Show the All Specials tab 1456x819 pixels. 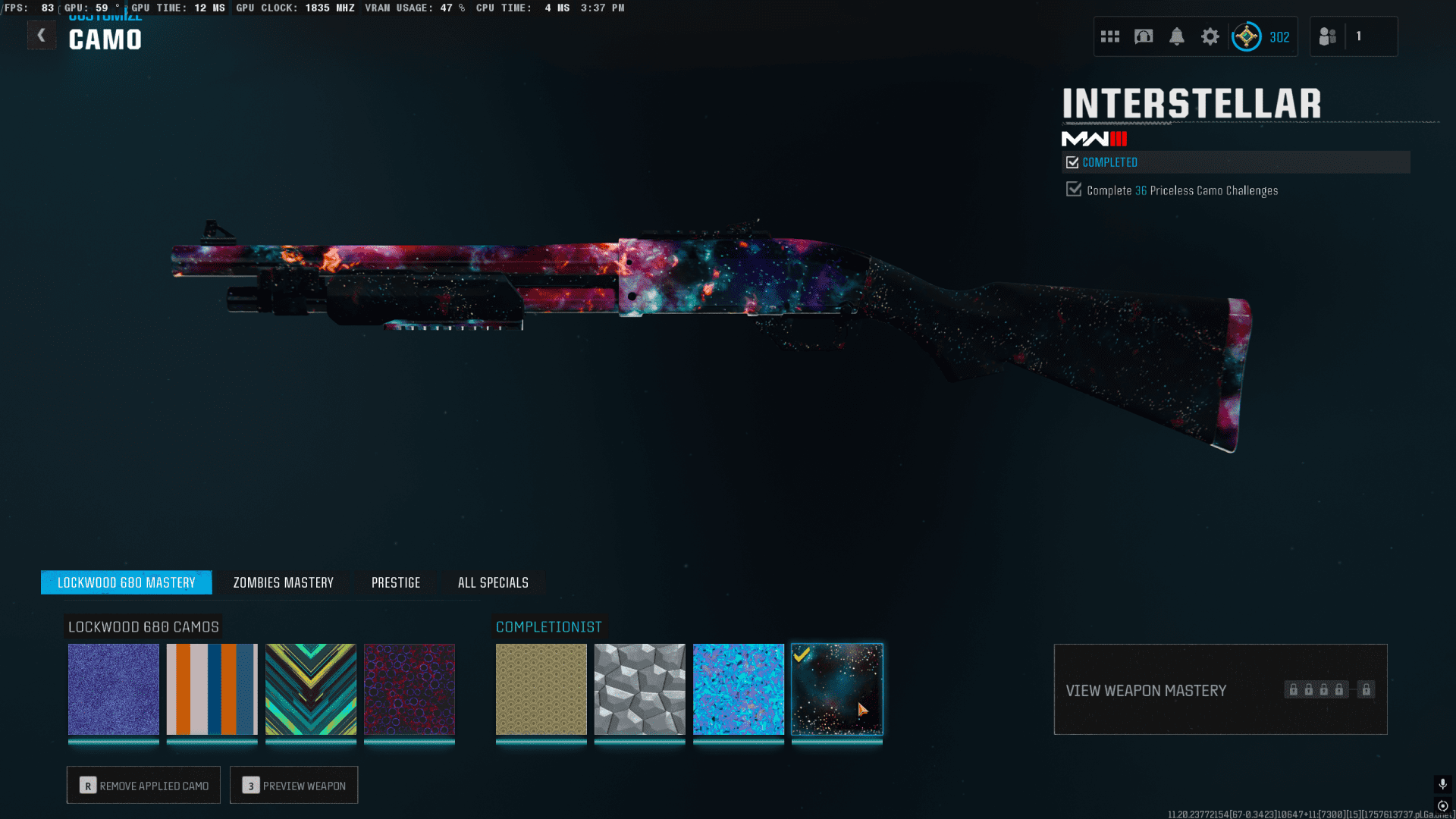click(x=493, y=582)
